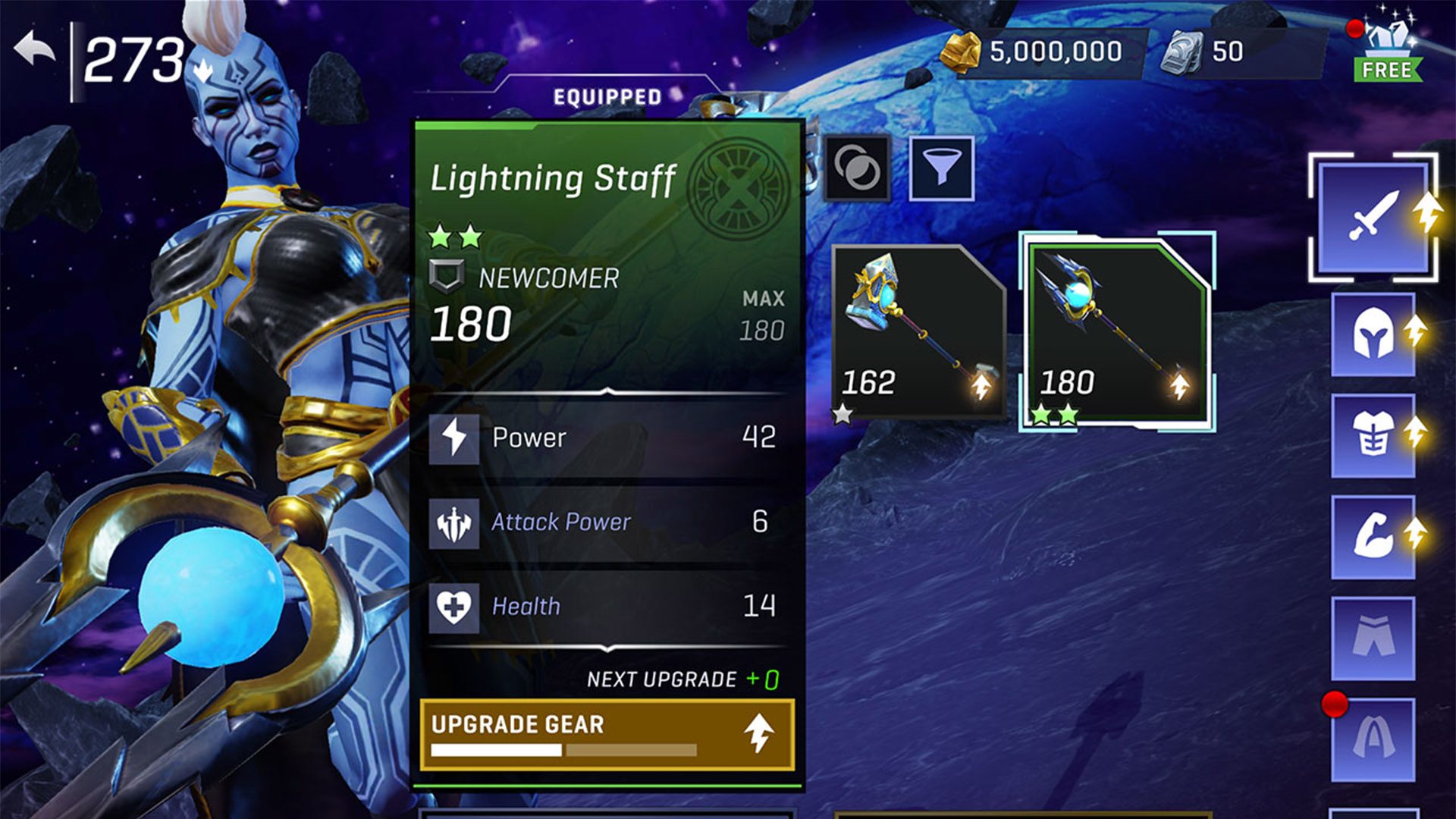
Task: Select the 162 power hammer weapon
Action: pyautogui.click(x=918, y=332)
